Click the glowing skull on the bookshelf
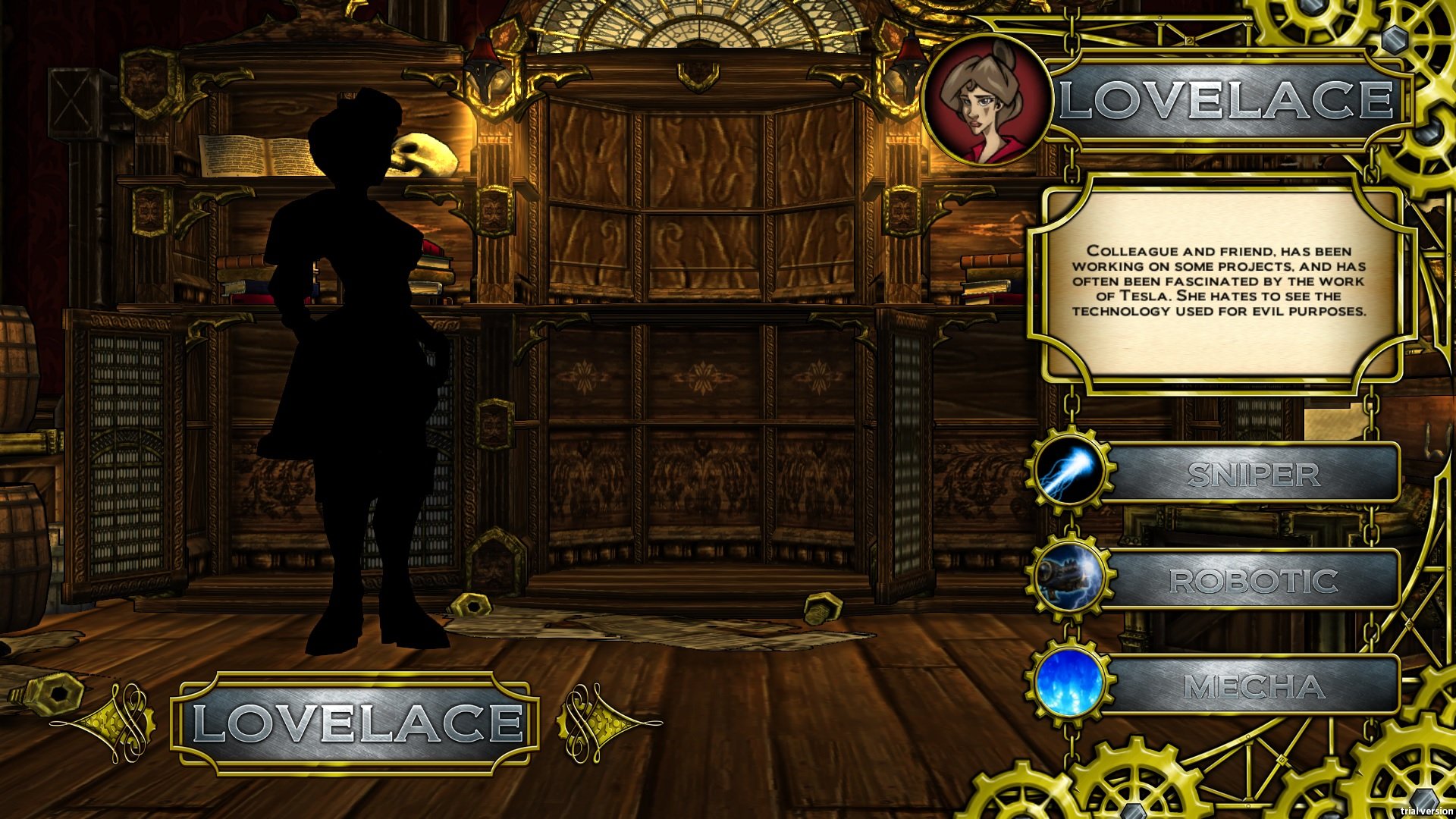This screenshot has width=1456, height=819. (x=423, y=154)
